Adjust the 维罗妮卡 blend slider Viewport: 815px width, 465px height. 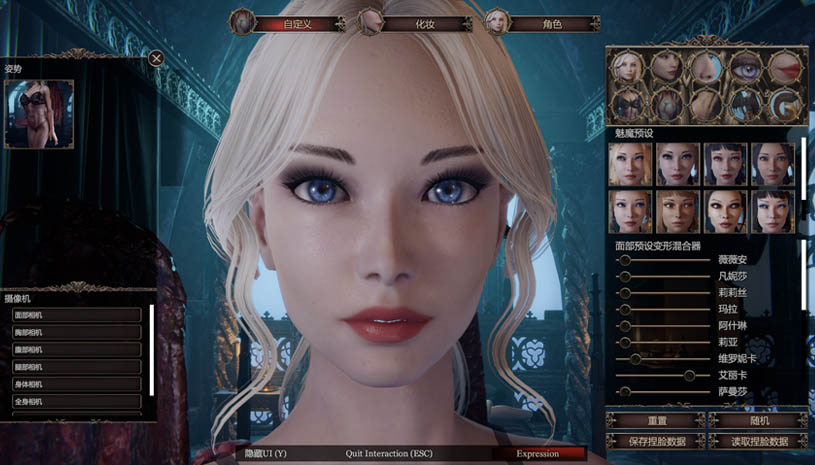(636, 358)
